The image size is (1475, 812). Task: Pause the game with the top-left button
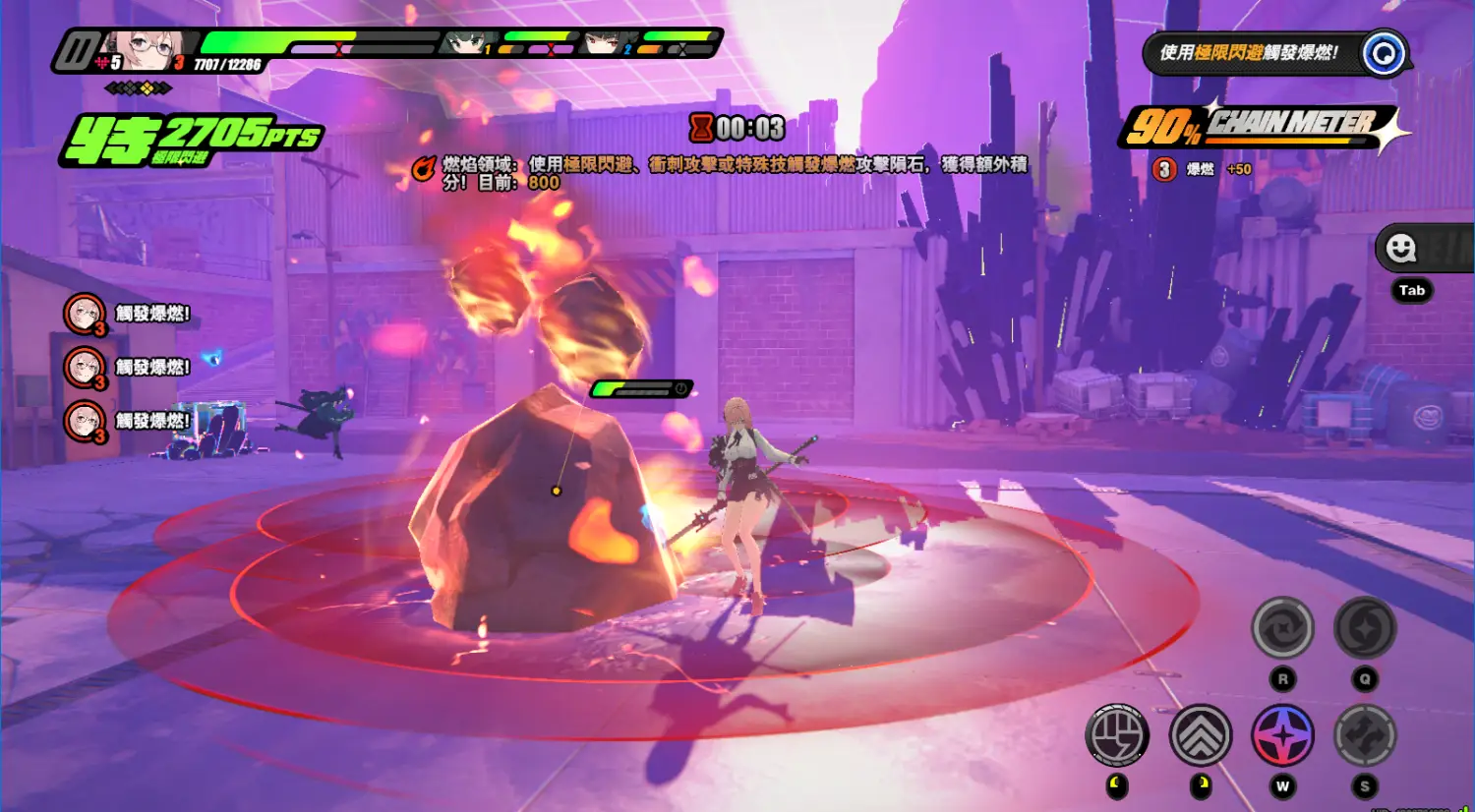tap(78, 50)
